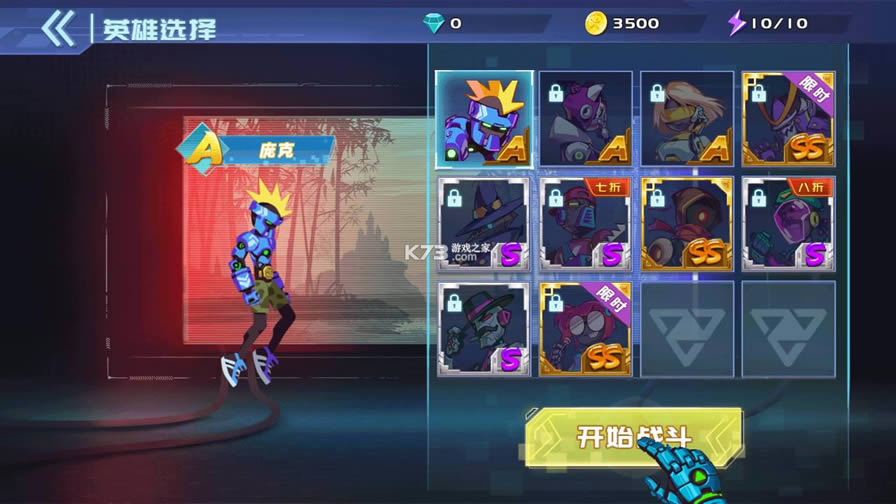Choose the locked purple cat-eared hero
The width and height of the screenshot is (896, 504).
tap(586, 119)
